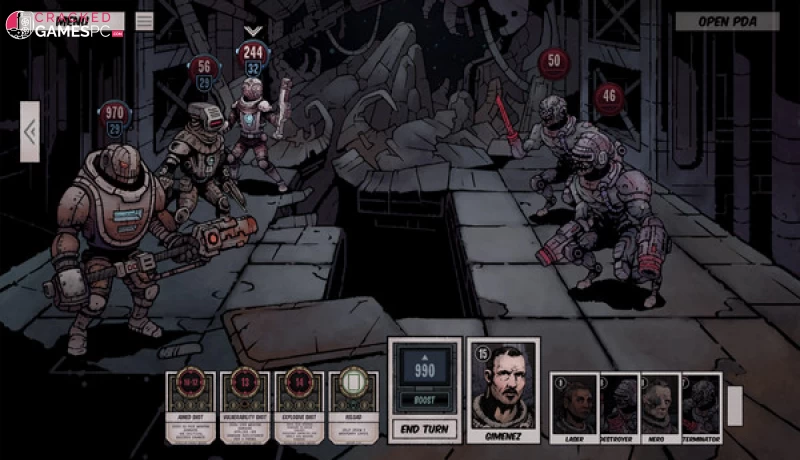
Task: Open the hamburger lines menu icon
Action: [145, 20]
